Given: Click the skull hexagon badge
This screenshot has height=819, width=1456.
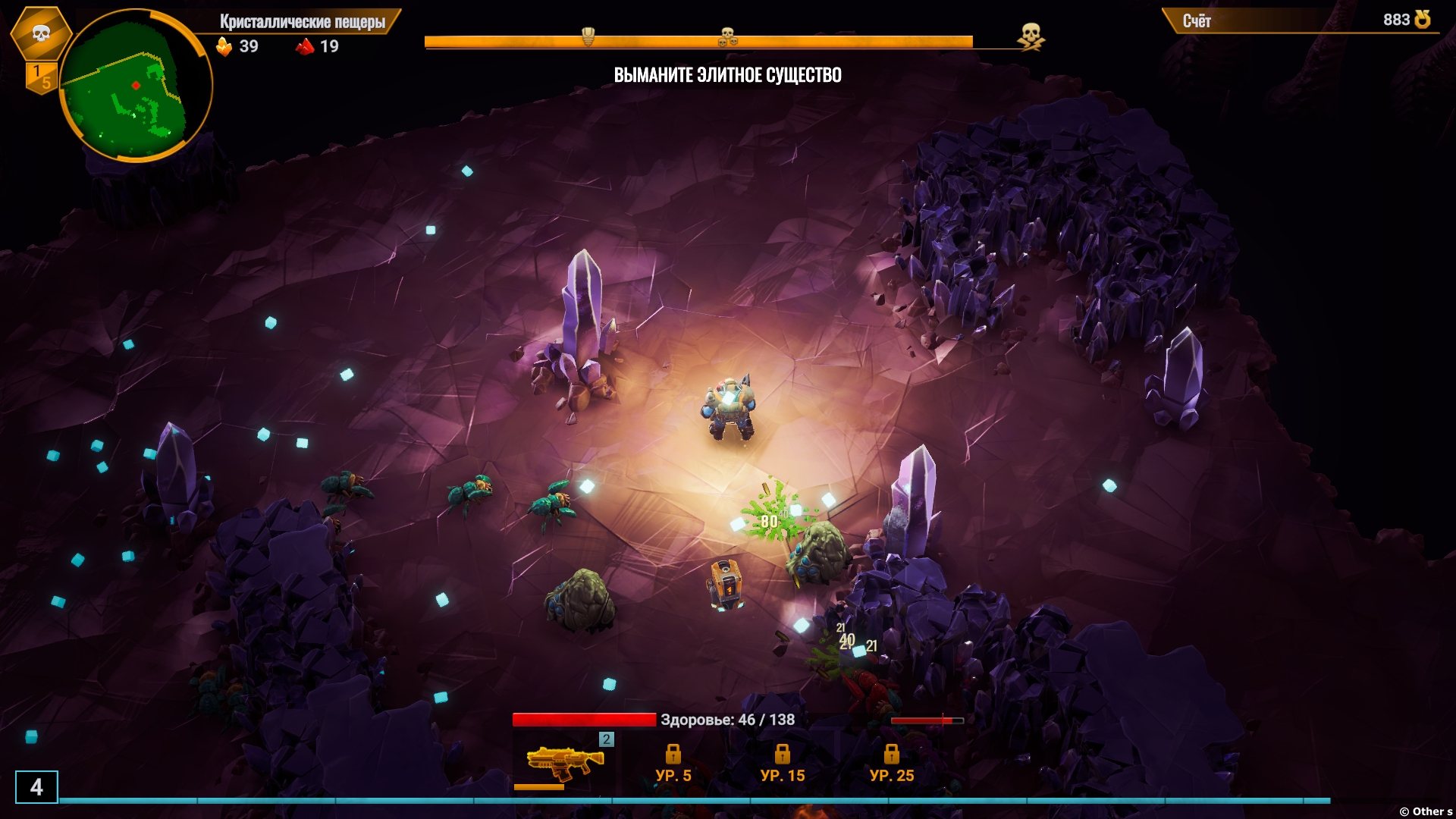Looking at the screenshot, I should [41, 33].
